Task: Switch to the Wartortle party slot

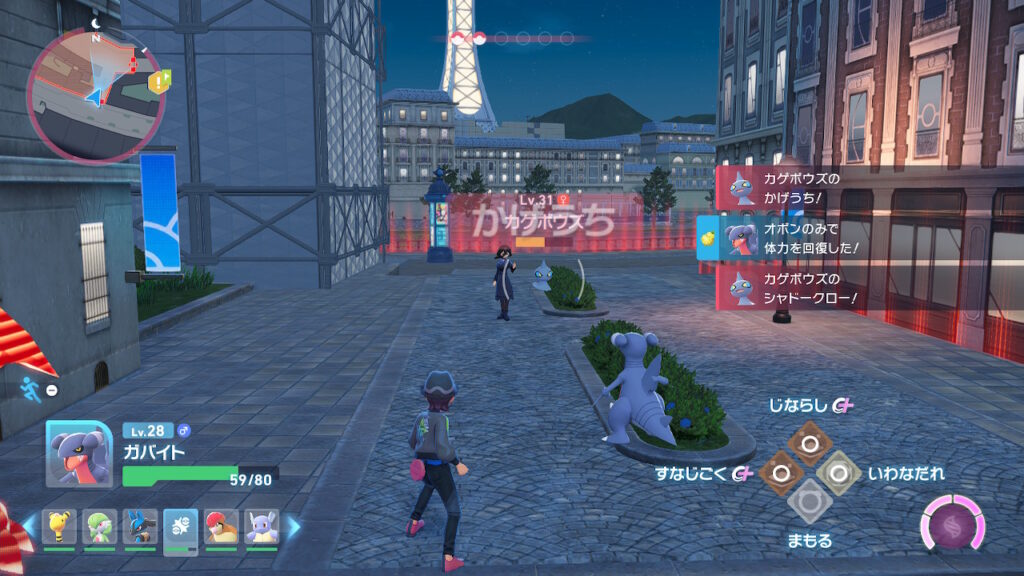Action: 262,526
